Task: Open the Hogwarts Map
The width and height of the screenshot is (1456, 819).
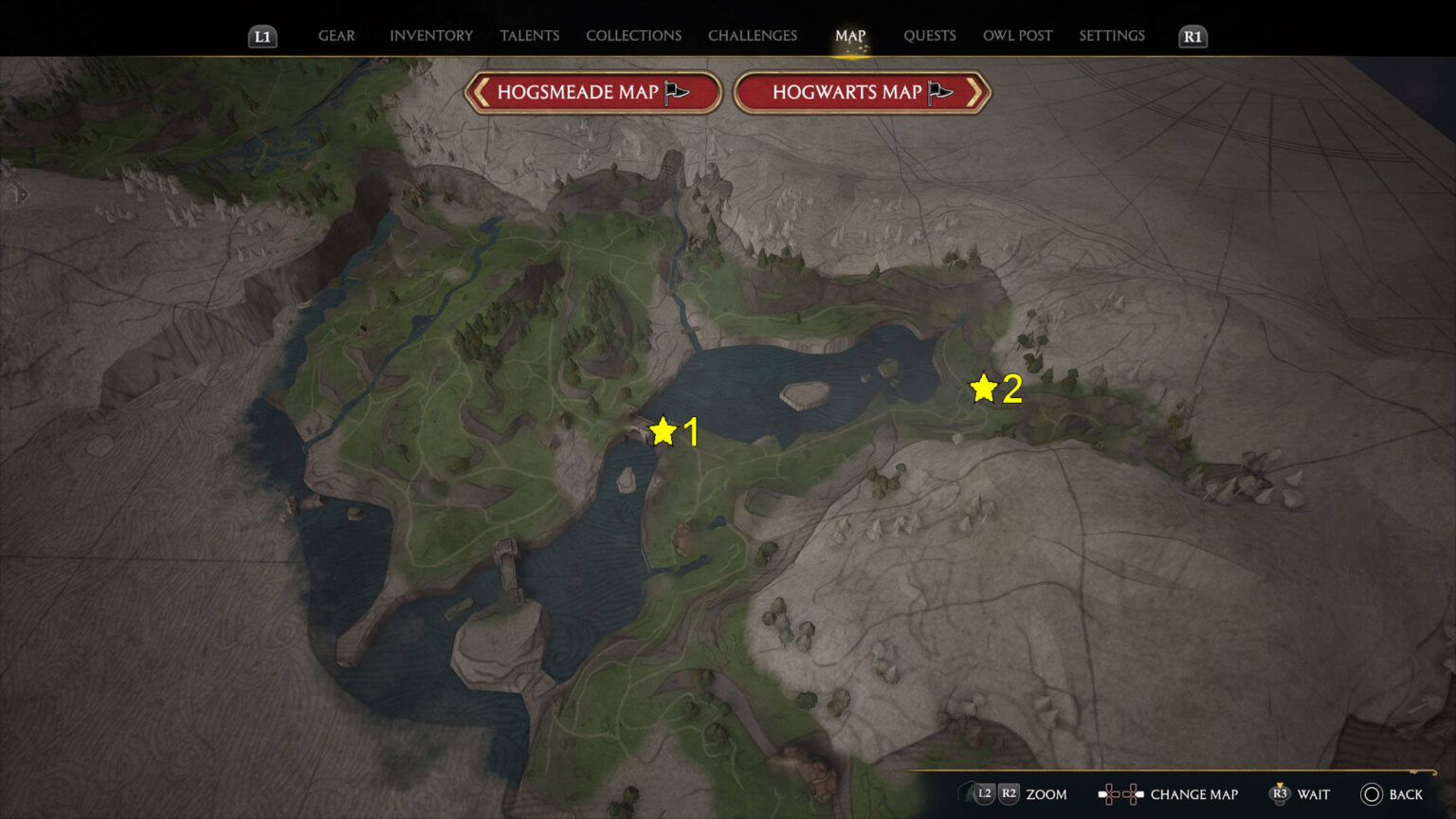Action: (848, 90)
